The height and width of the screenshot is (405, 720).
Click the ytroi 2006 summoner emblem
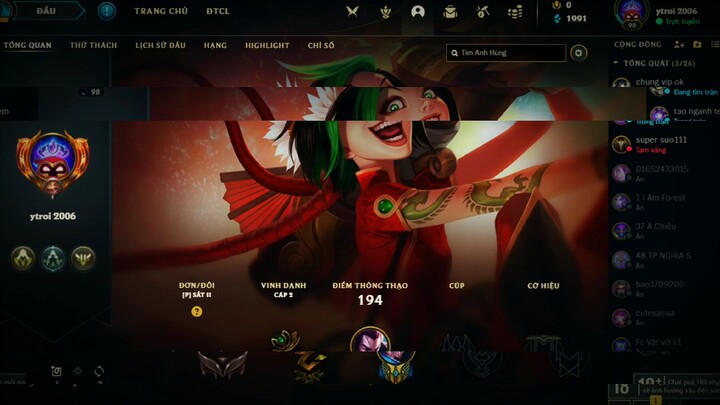click(x=53, y=160)
